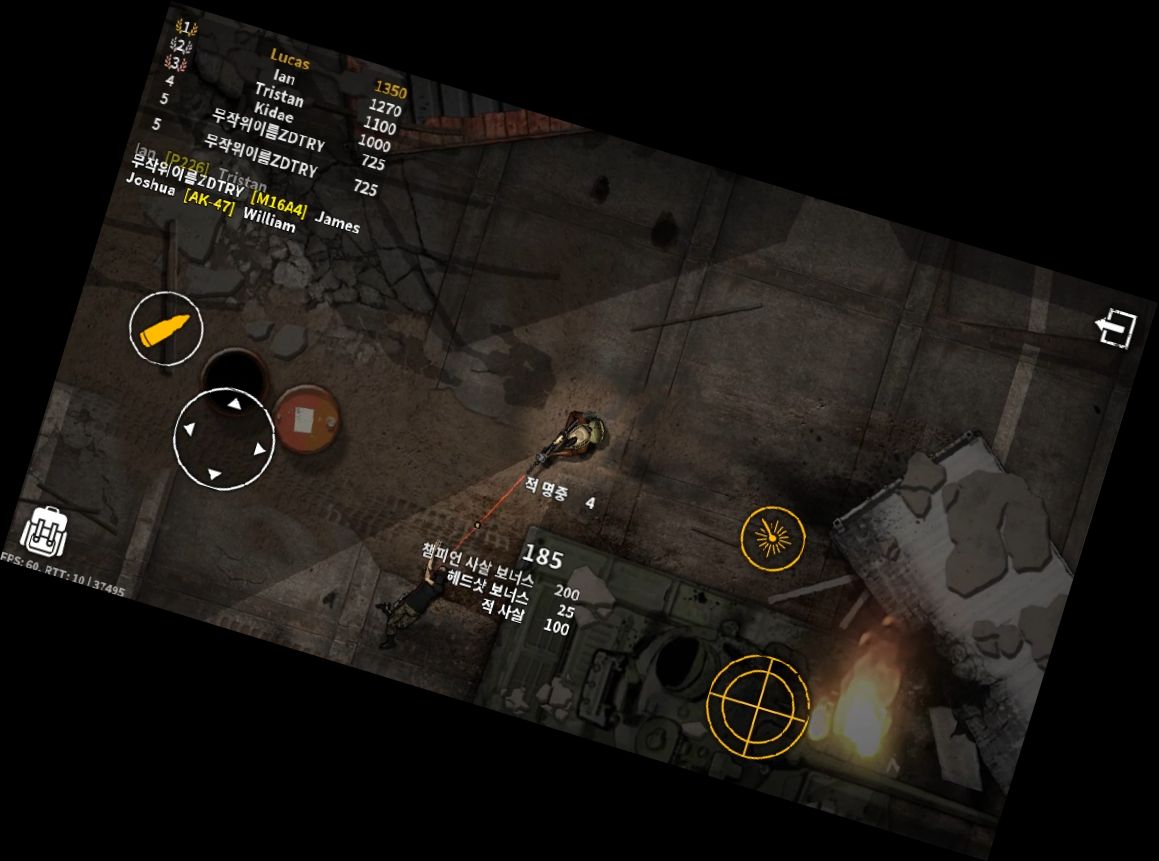The width and height of the screenshot is (1159, 861).
Task: Fire using the crosshair button
Action: click(759, 706)
